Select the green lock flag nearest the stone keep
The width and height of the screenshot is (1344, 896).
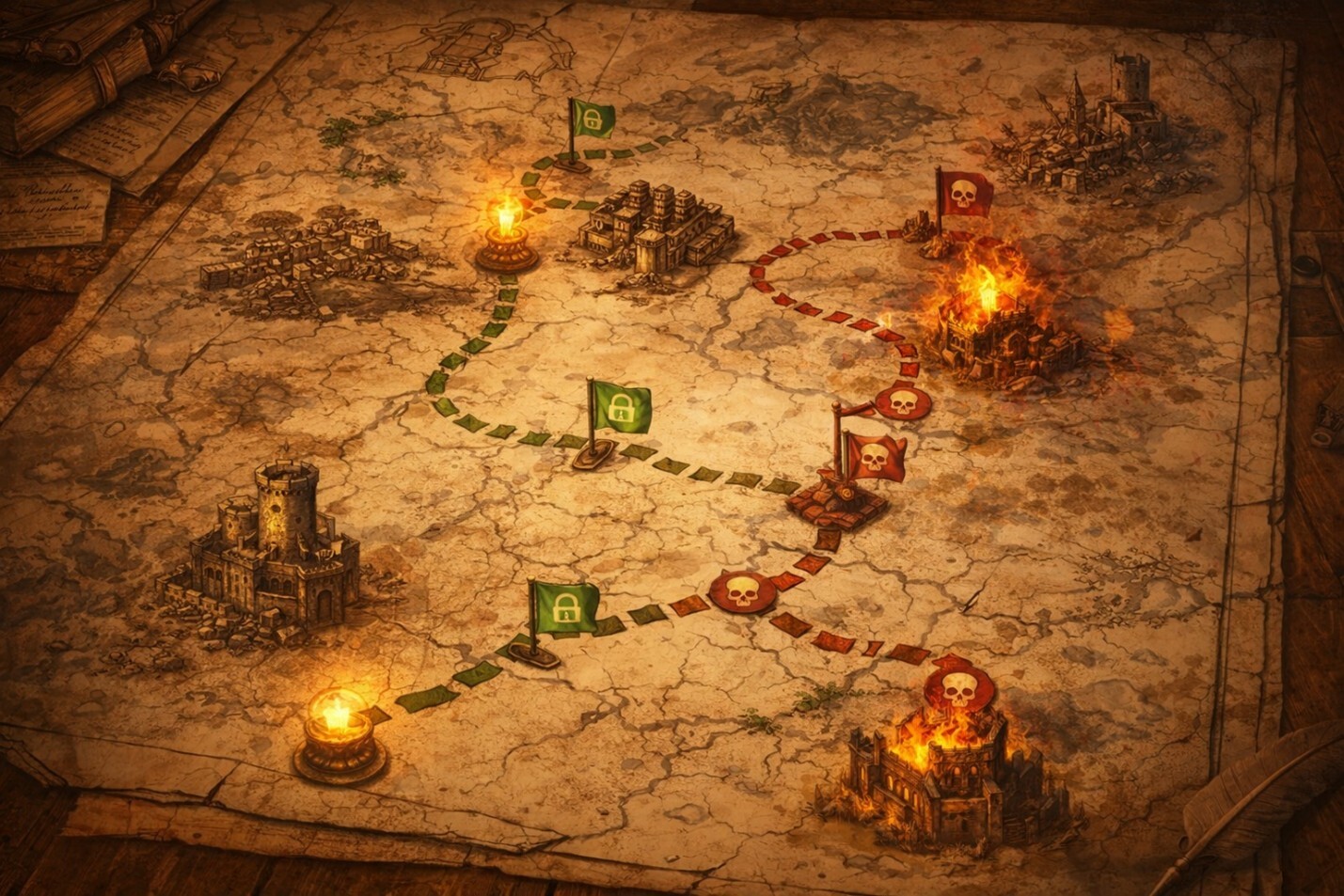click(x=564, y=607)
